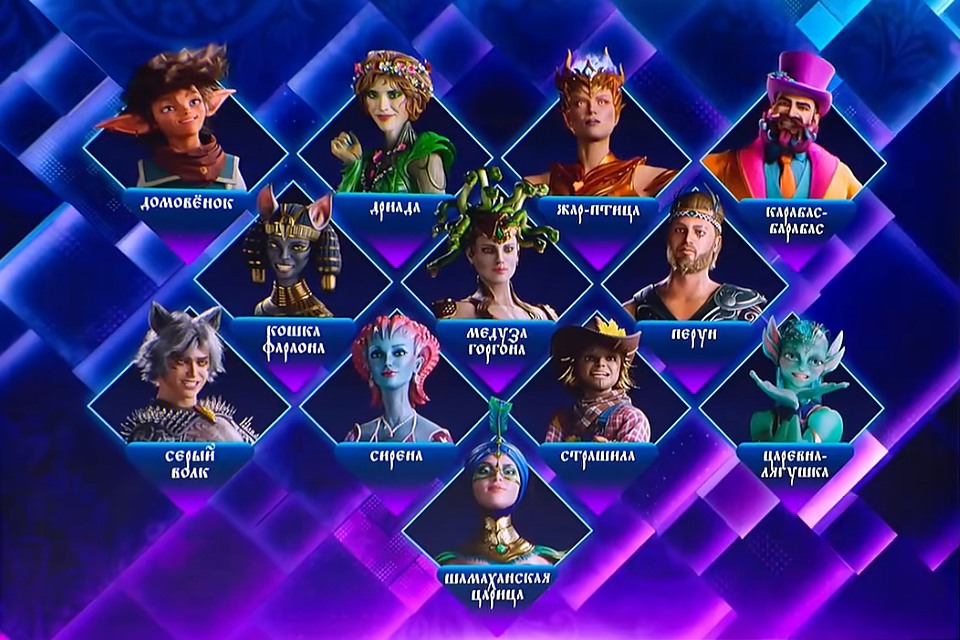Image resolution: width=960 pixels, height=640 pixels.
Task: Select the Медуза Горгона character tile
Action: (492, 255)
